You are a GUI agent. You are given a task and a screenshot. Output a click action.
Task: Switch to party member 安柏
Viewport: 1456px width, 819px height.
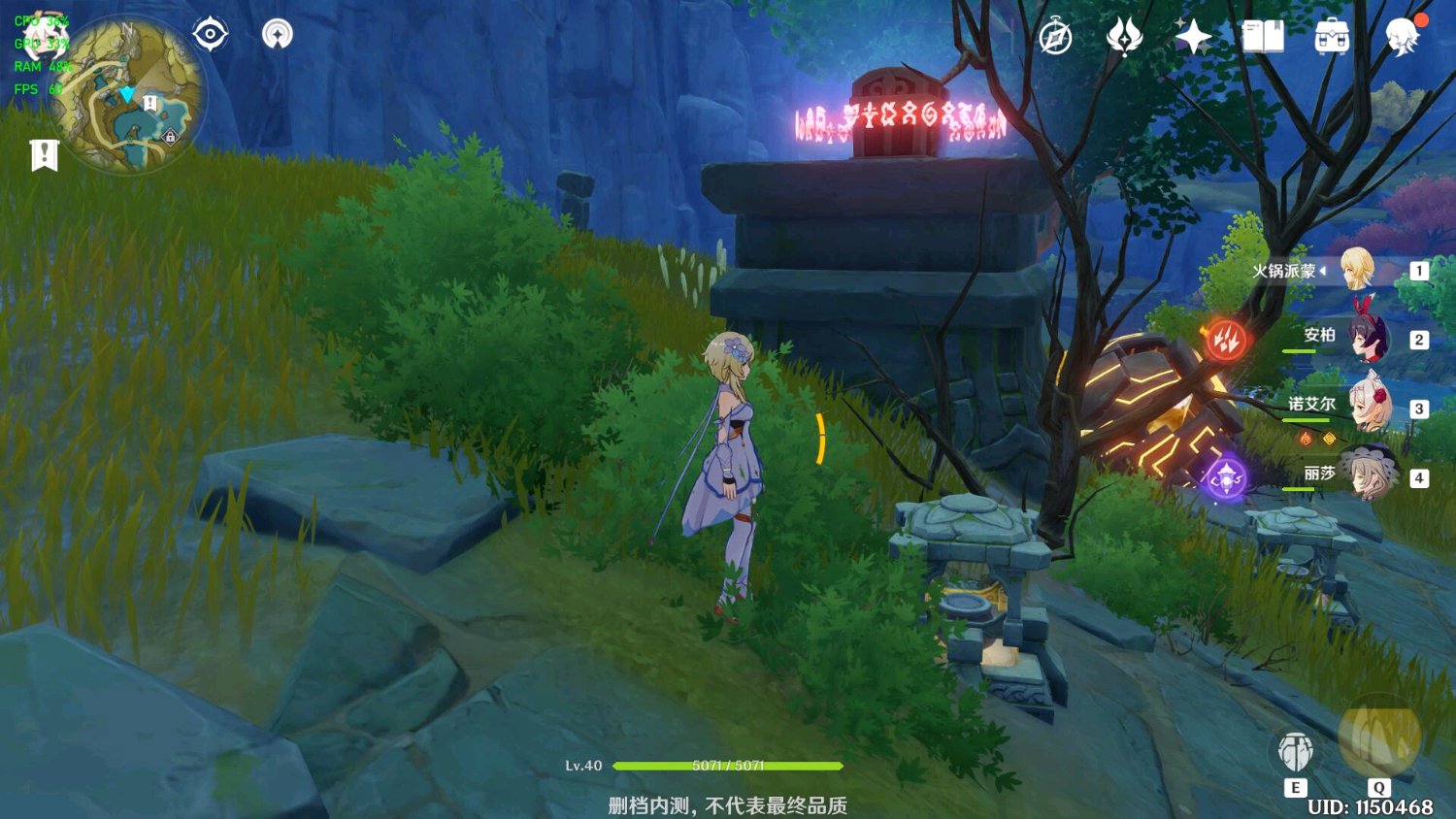point(1369,339)
